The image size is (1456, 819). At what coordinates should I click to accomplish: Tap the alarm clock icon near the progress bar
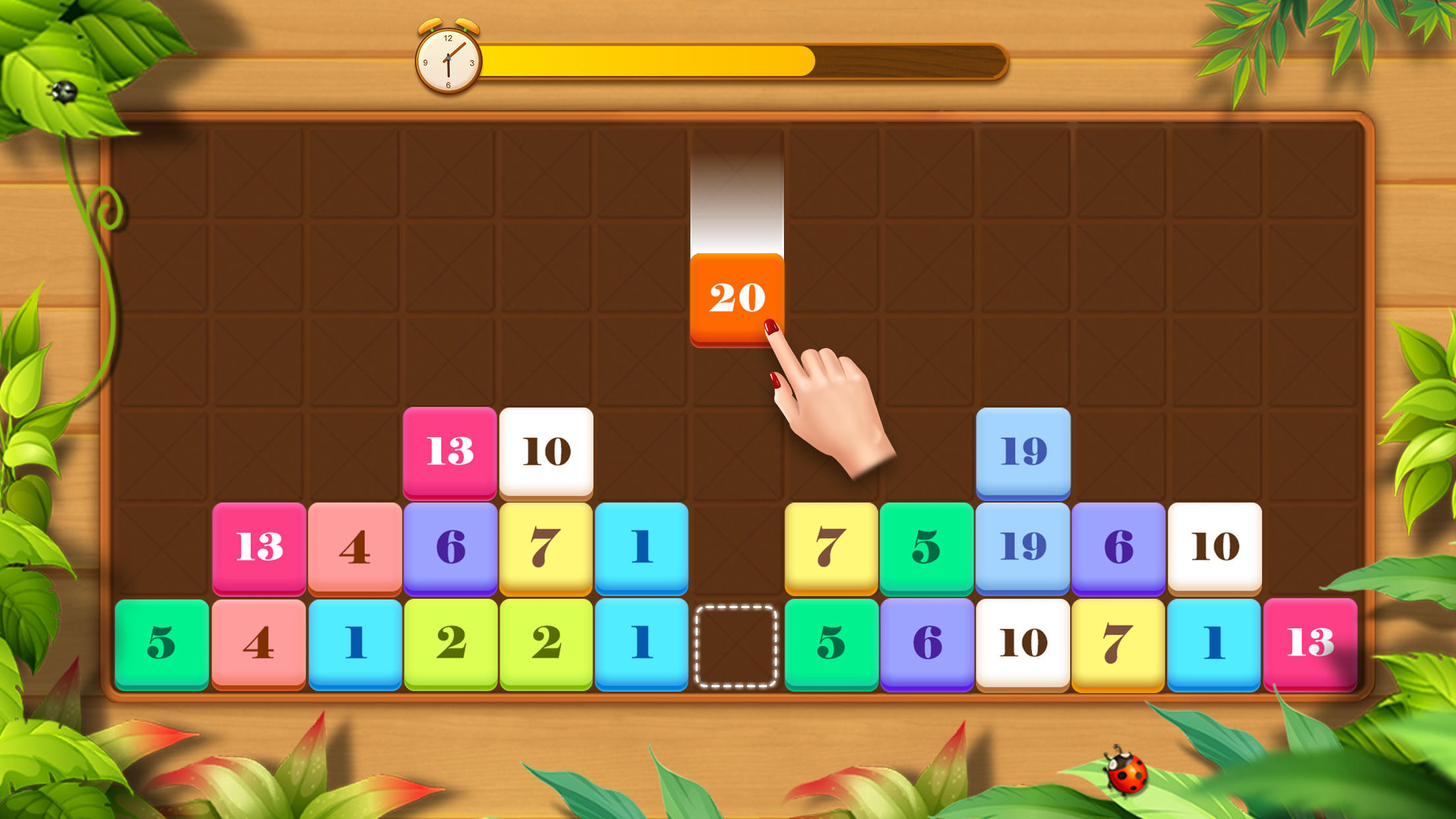coord(448,59)
